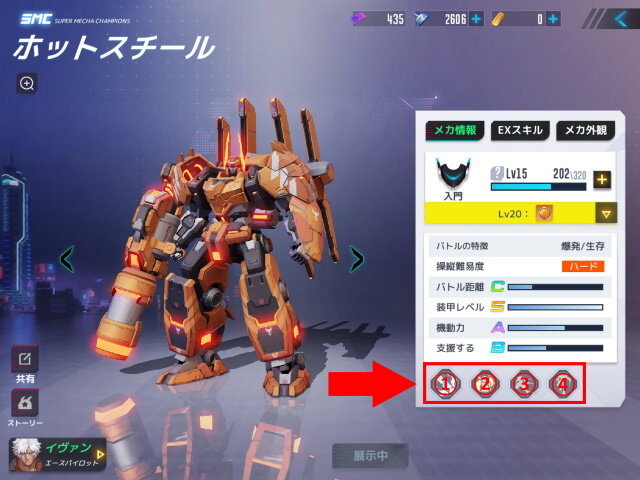
Task: View the previous mecha with the left arrow
Action: 67,260
